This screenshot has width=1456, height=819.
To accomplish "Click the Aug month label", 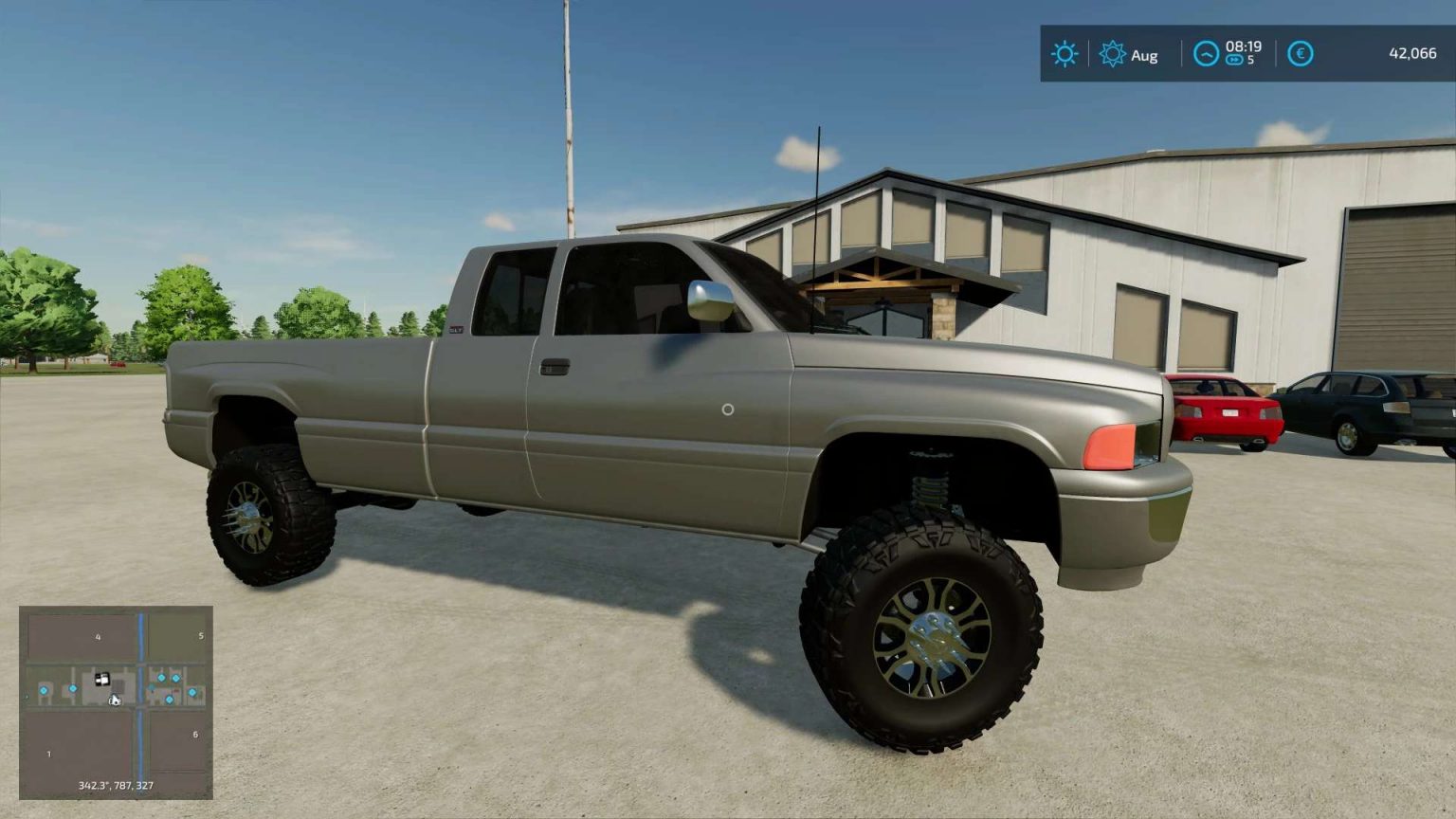I will [1145, 56].
